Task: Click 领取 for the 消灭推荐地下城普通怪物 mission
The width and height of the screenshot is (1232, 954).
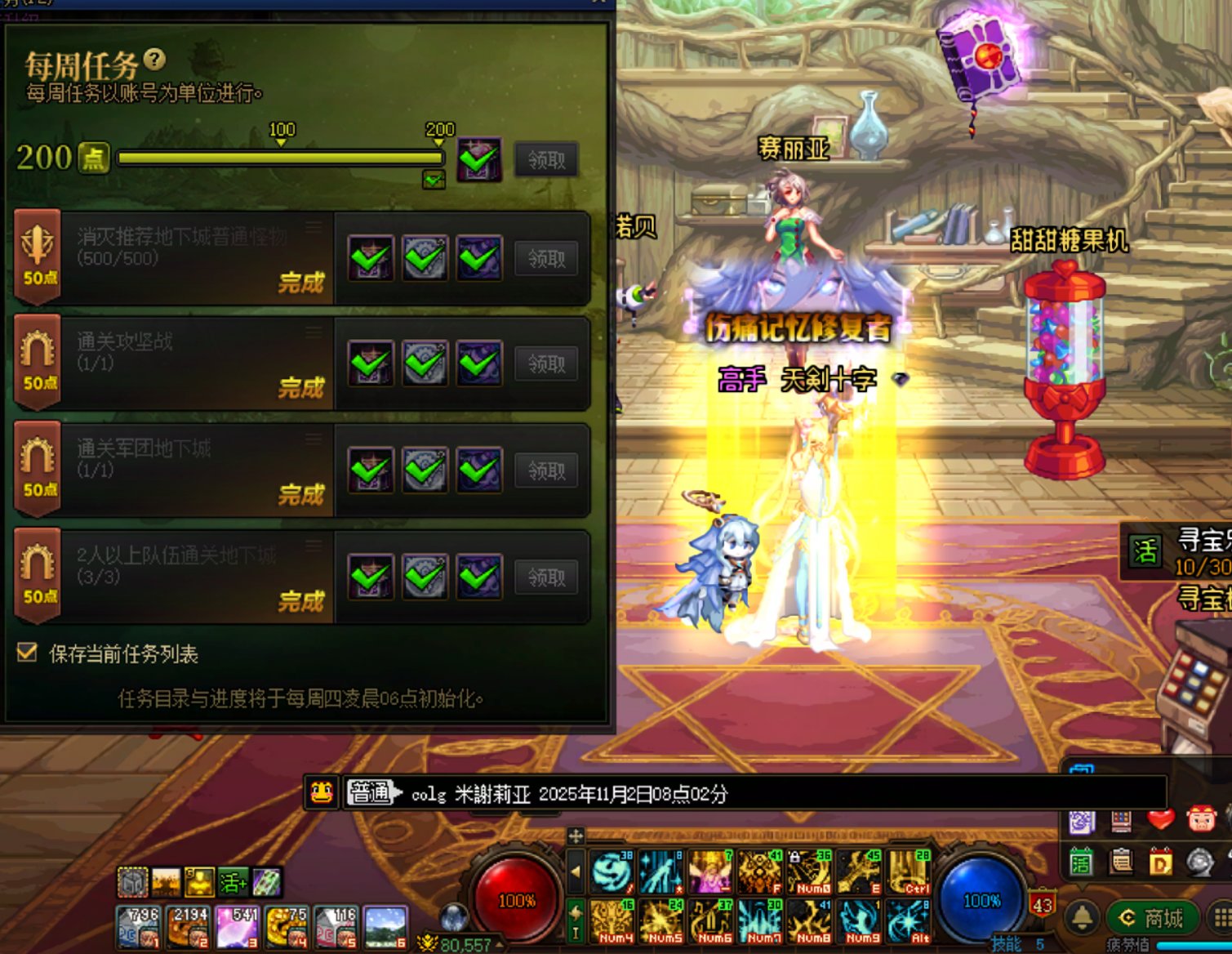Action: coord(546,259)
